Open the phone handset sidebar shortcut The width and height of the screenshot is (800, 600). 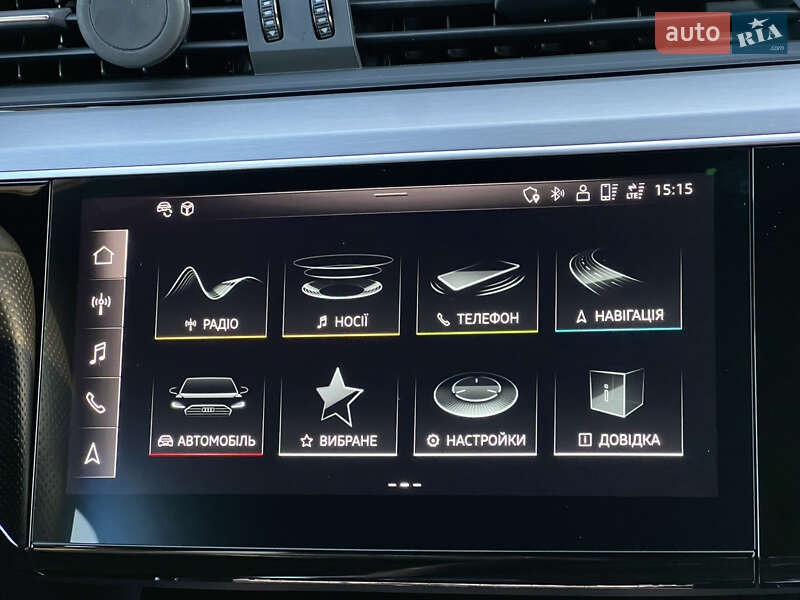96,403
